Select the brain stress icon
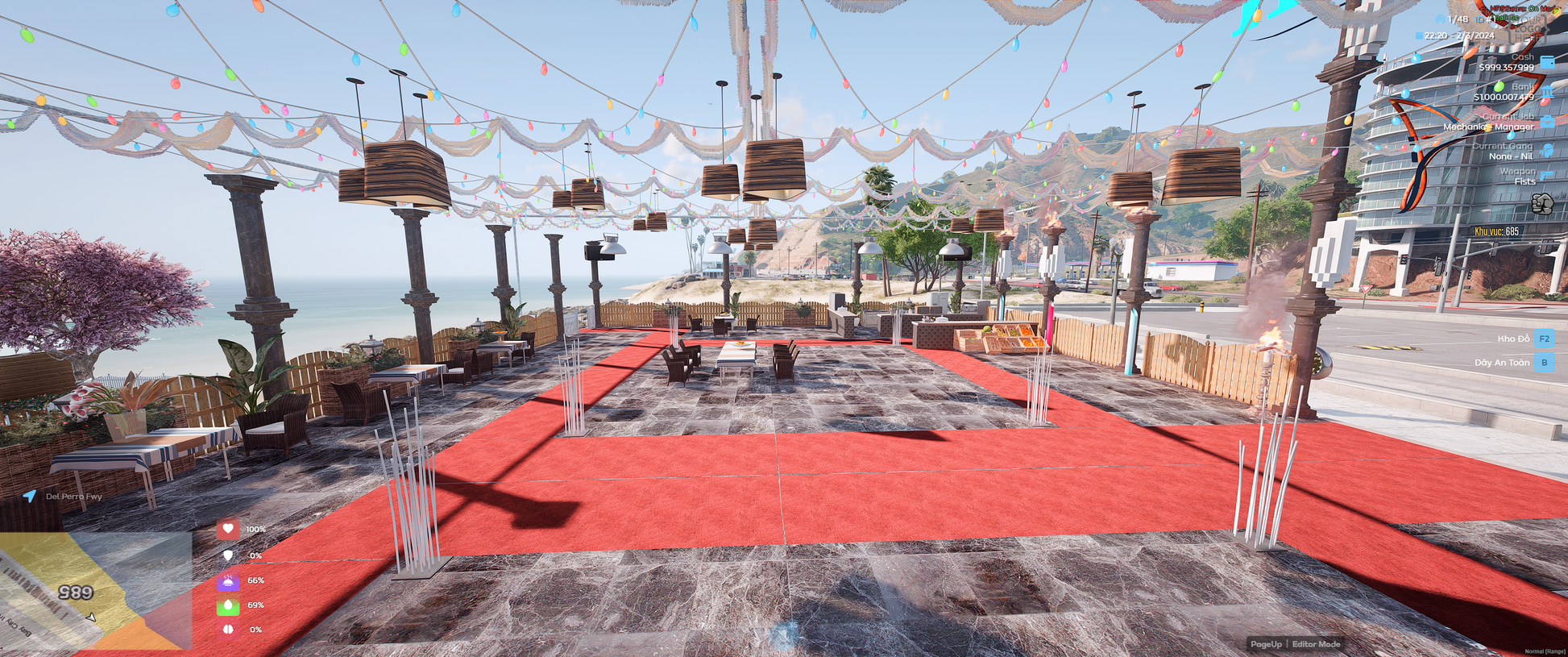The width and height of the screenshot is (1568, 657). 228,630
